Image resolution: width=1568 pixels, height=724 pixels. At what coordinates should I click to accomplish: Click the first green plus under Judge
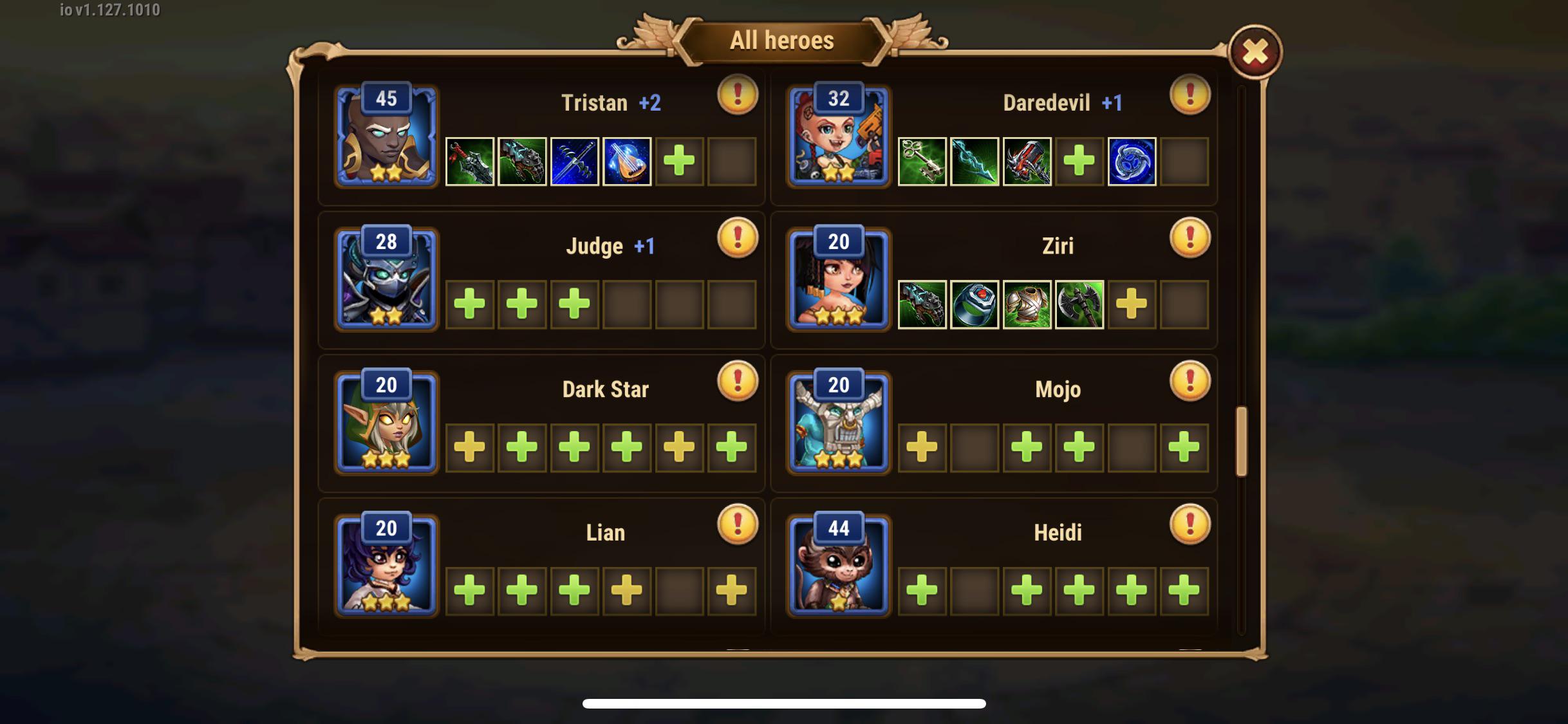469,306
